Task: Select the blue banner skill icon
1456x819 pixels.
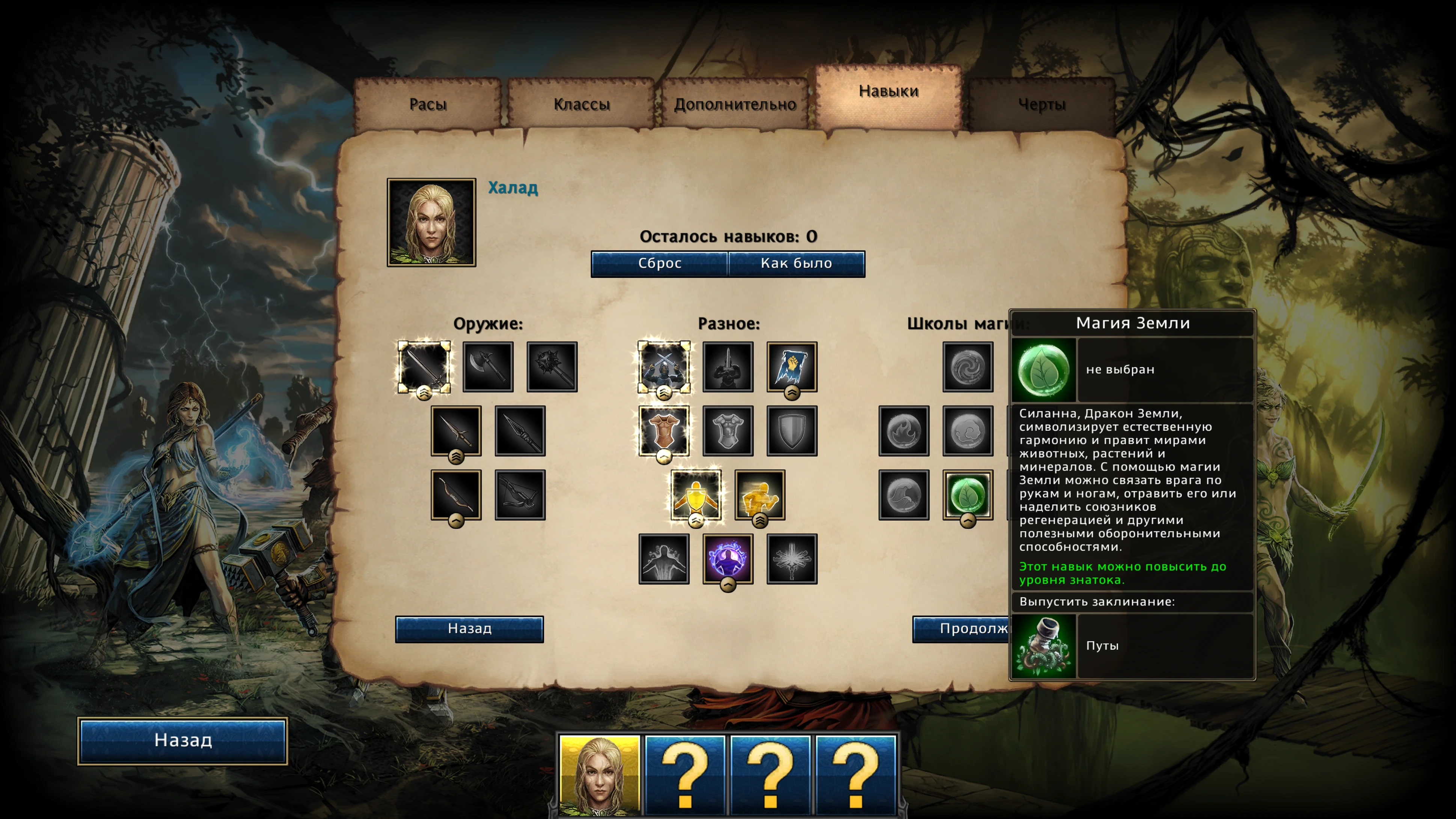Action: [x=792, y=367]
